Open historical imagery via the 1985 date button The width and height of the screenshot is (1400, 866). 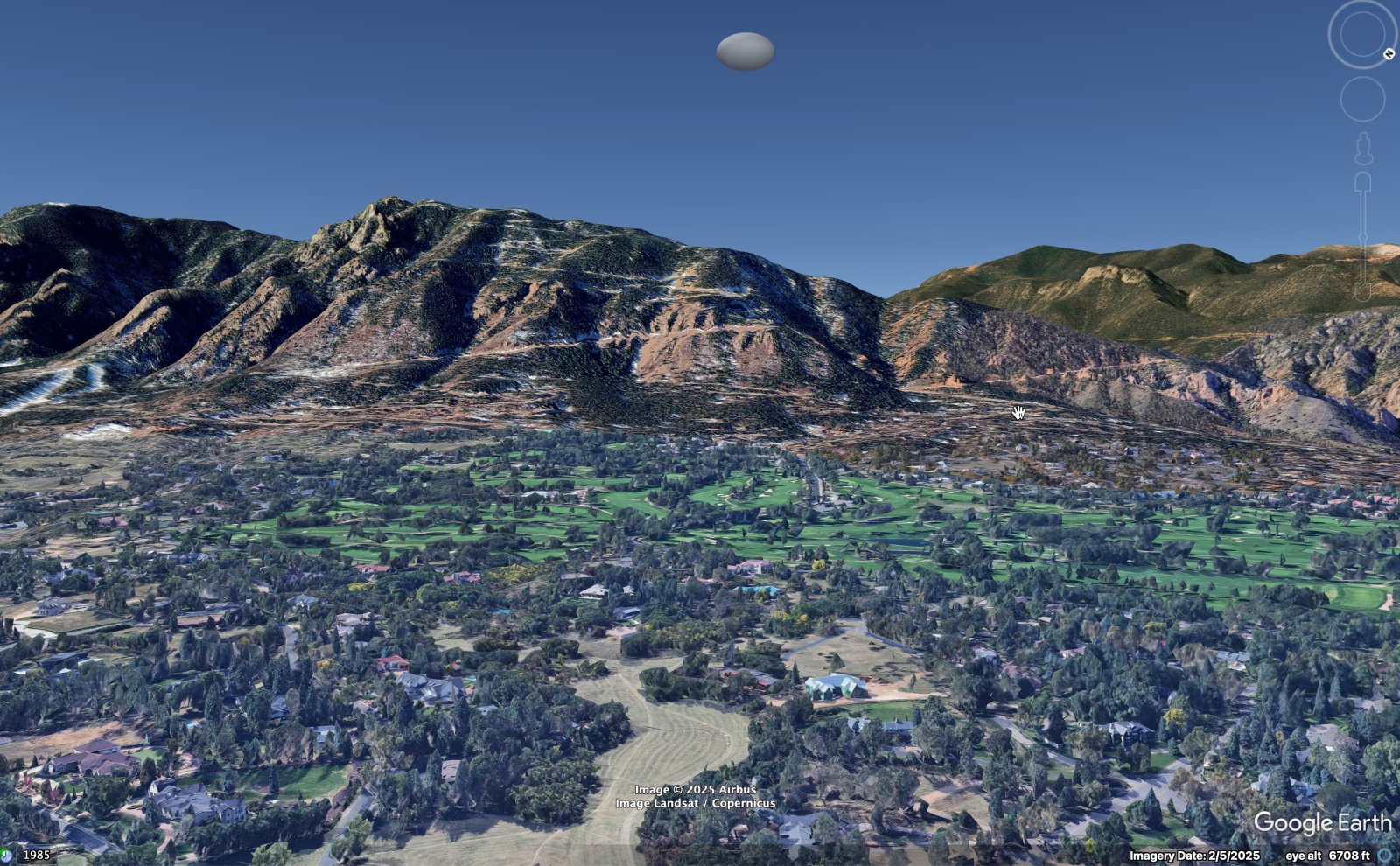[x=36, y=855]
